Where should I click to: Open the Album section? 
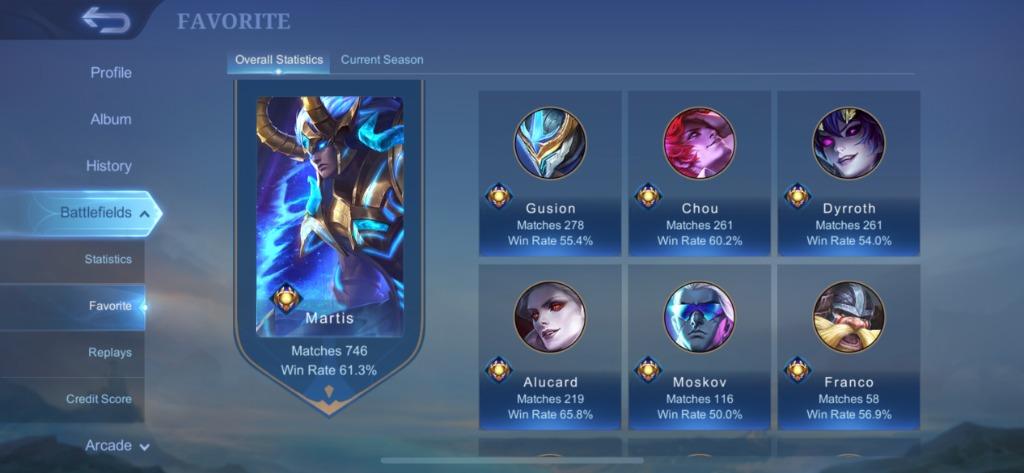click(110, 119)
